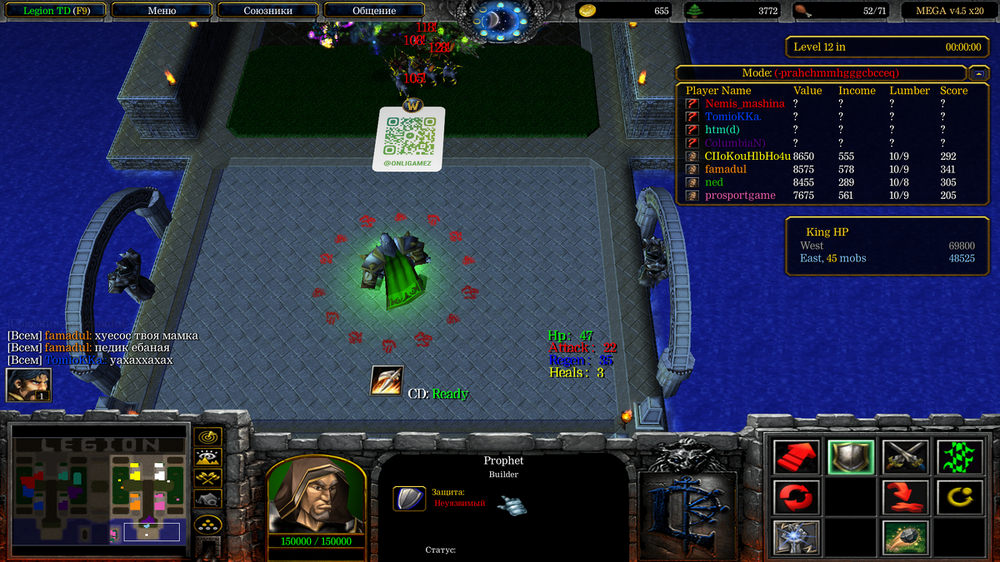Open the Legion TD (F9) quest log
This screenshot has height=562, width=1000.
coord(52,11)
